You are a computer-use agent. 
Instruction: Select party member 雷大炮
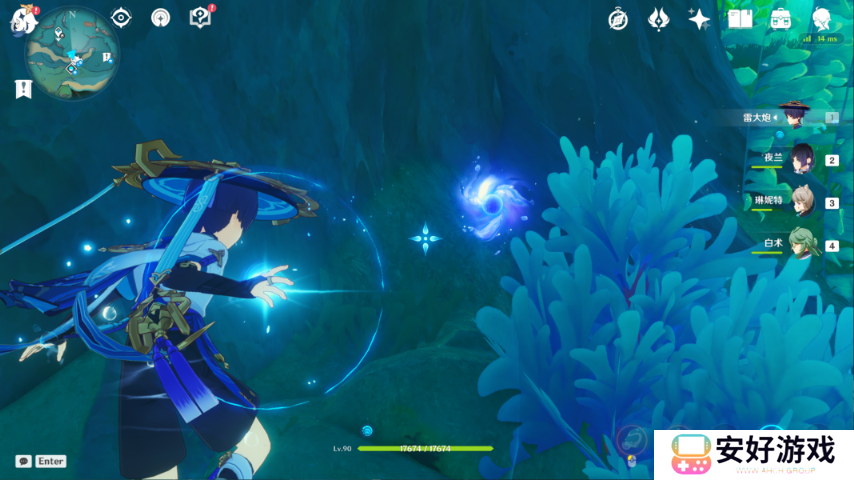click(x=794, y=116)
